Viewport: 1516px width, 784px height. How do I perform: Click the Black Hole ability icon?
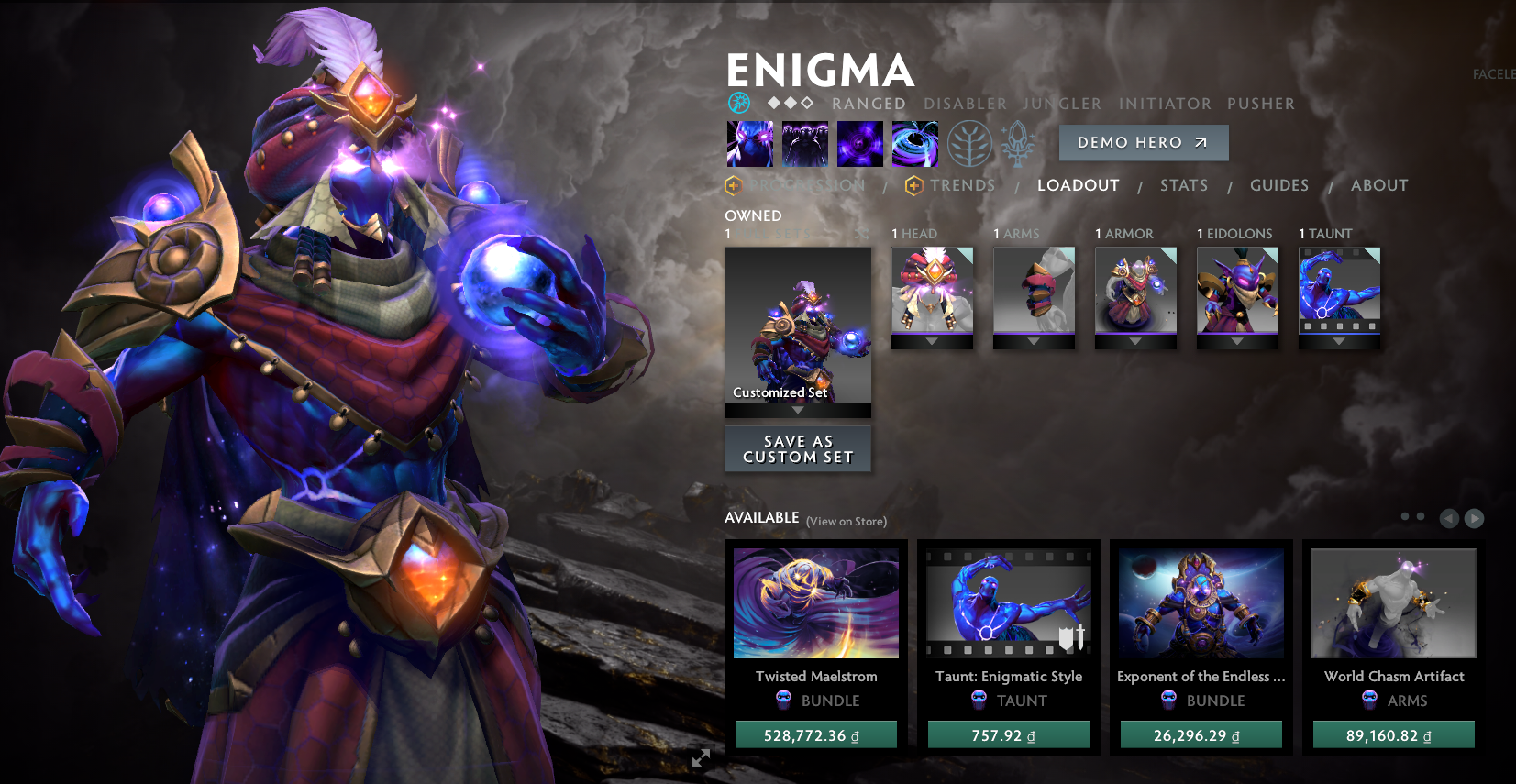[914, 144]
